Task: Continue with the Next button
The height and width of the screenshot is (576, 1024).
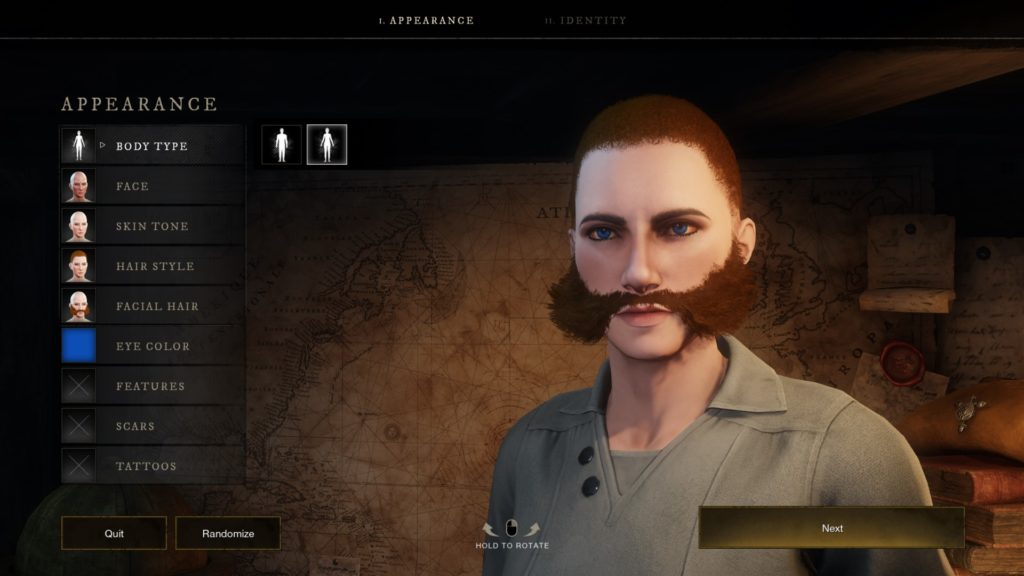Action: tap(831, 528)
